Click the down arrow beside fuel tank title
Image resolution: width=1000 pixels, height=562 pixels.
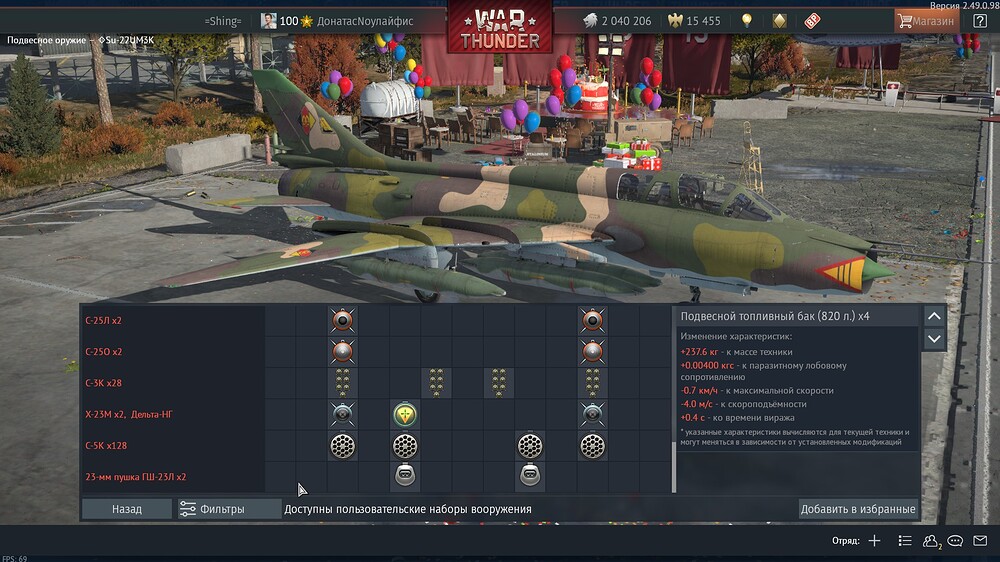coord(934,339)
